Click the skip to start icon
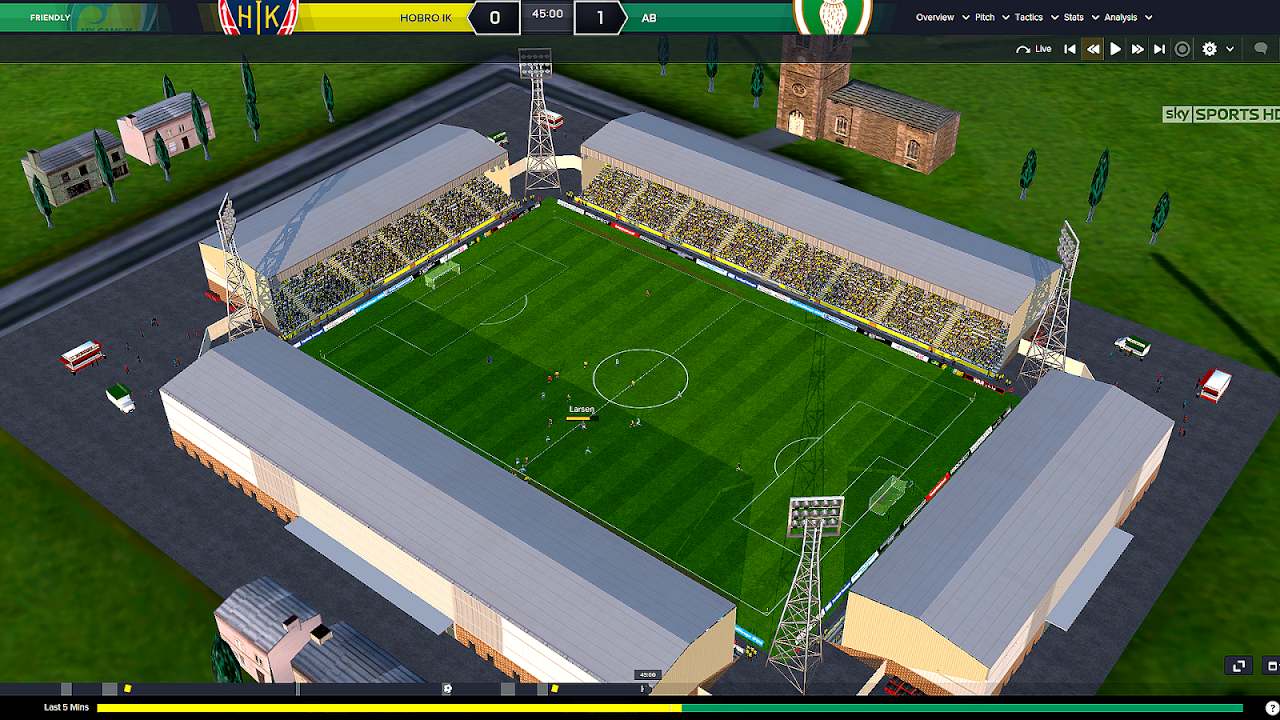 pyautogui.click(x=1070, y=48)
